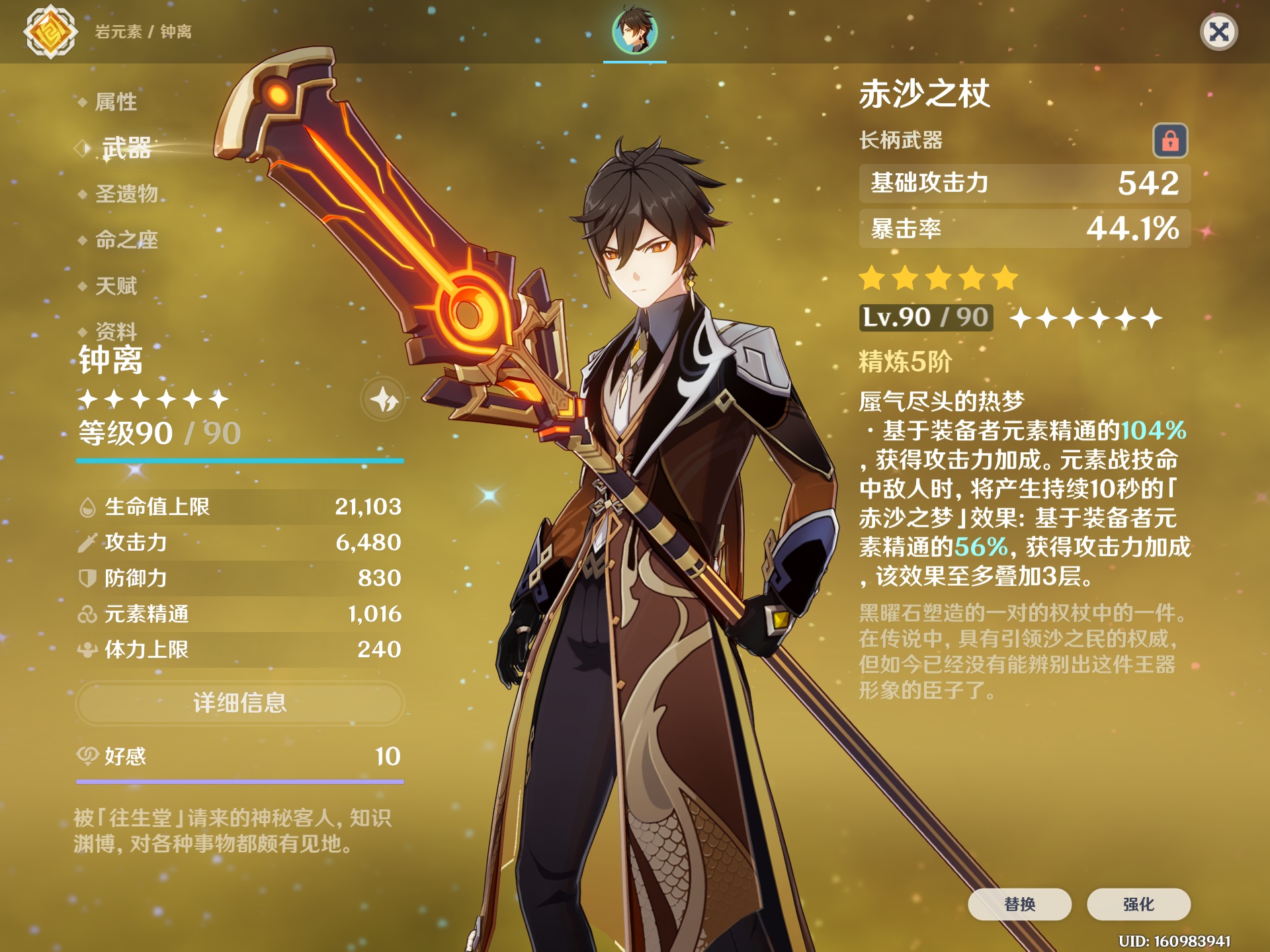
Task: Open the 属性 attributes tab
Action: 116,102
